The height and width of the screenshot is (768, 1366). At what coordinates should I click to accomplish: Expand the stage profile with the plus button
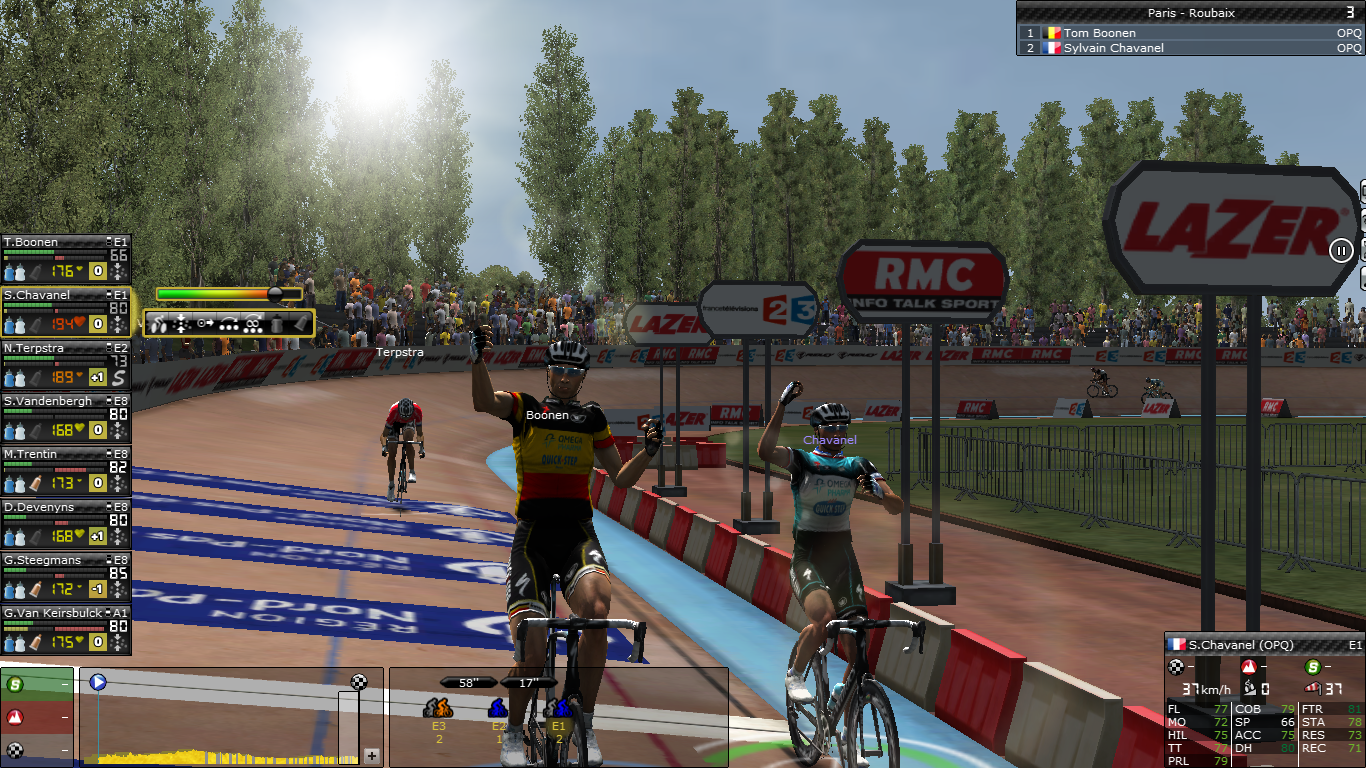point(372,755)
